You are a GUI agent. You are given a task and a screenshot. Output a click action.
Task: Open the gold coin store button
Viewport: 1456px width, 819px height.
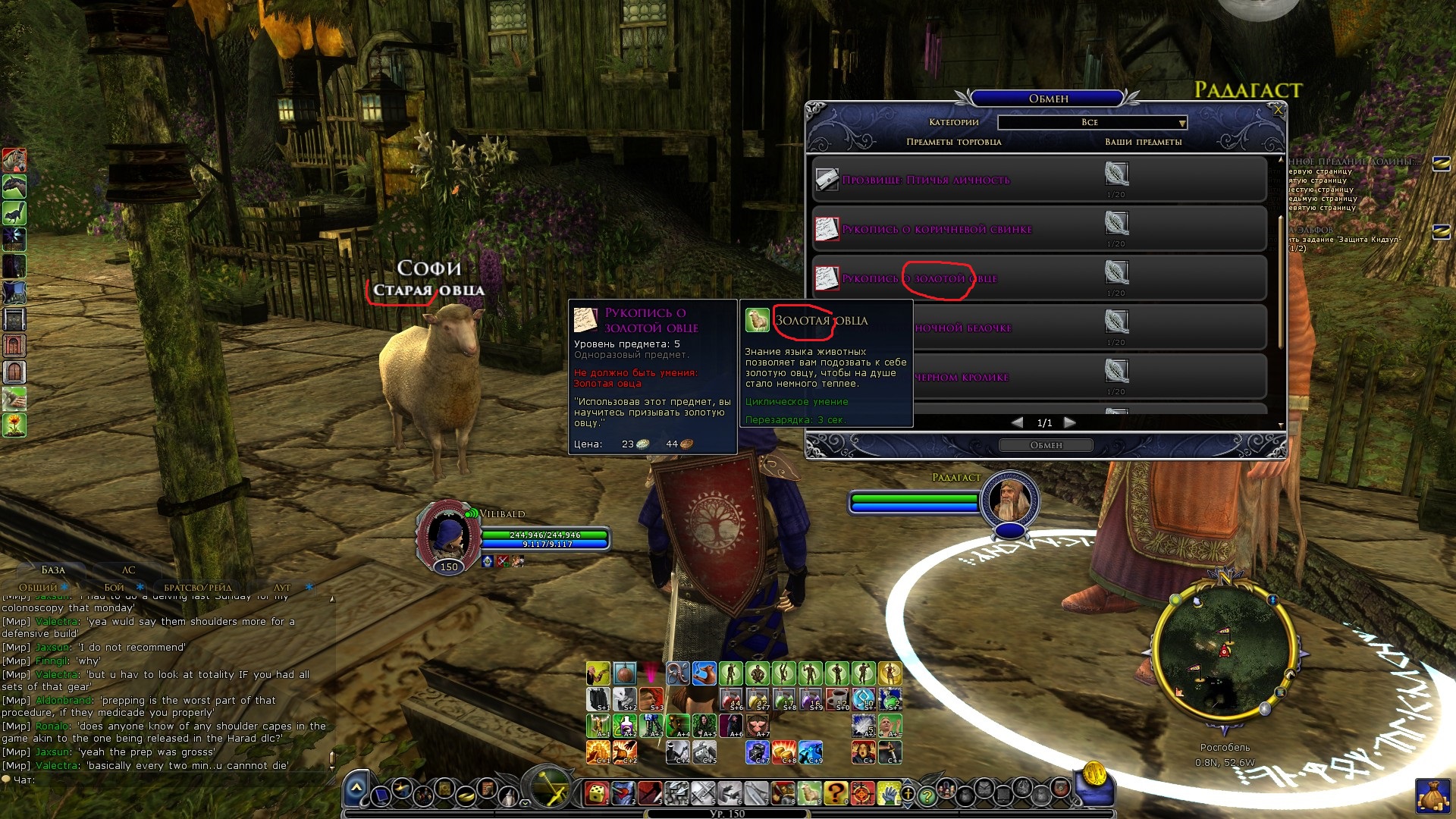[1094, 775]
